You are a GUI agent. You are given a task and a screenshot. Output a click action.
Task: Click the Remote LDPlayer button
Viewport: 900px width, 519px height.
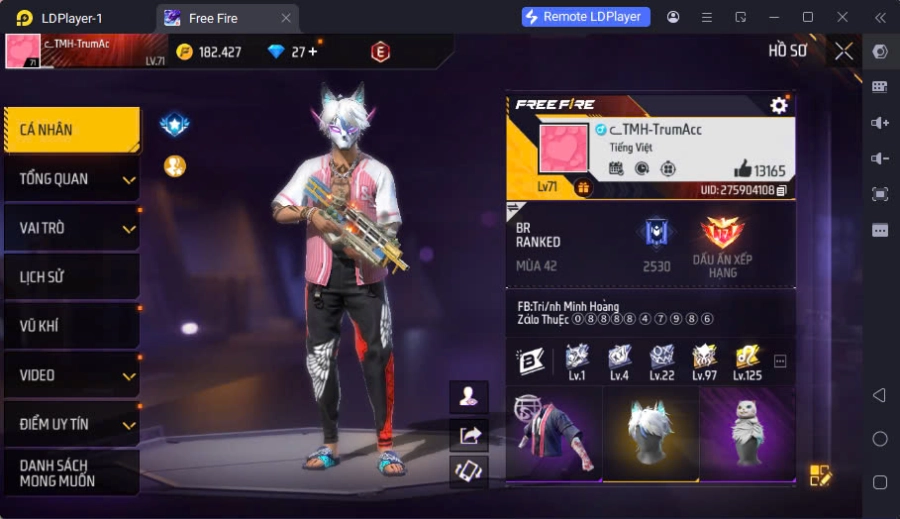(586, 17)
